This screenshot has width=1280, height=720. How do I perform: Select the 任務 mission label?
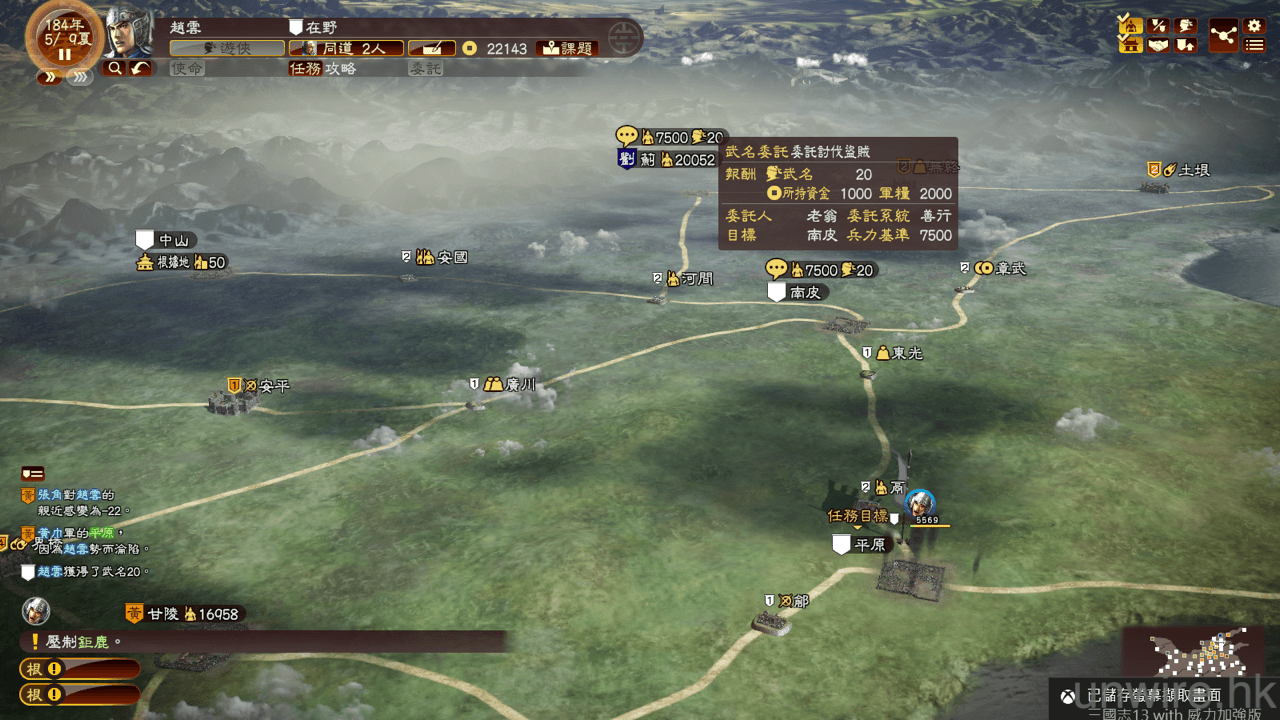(305, 68)
